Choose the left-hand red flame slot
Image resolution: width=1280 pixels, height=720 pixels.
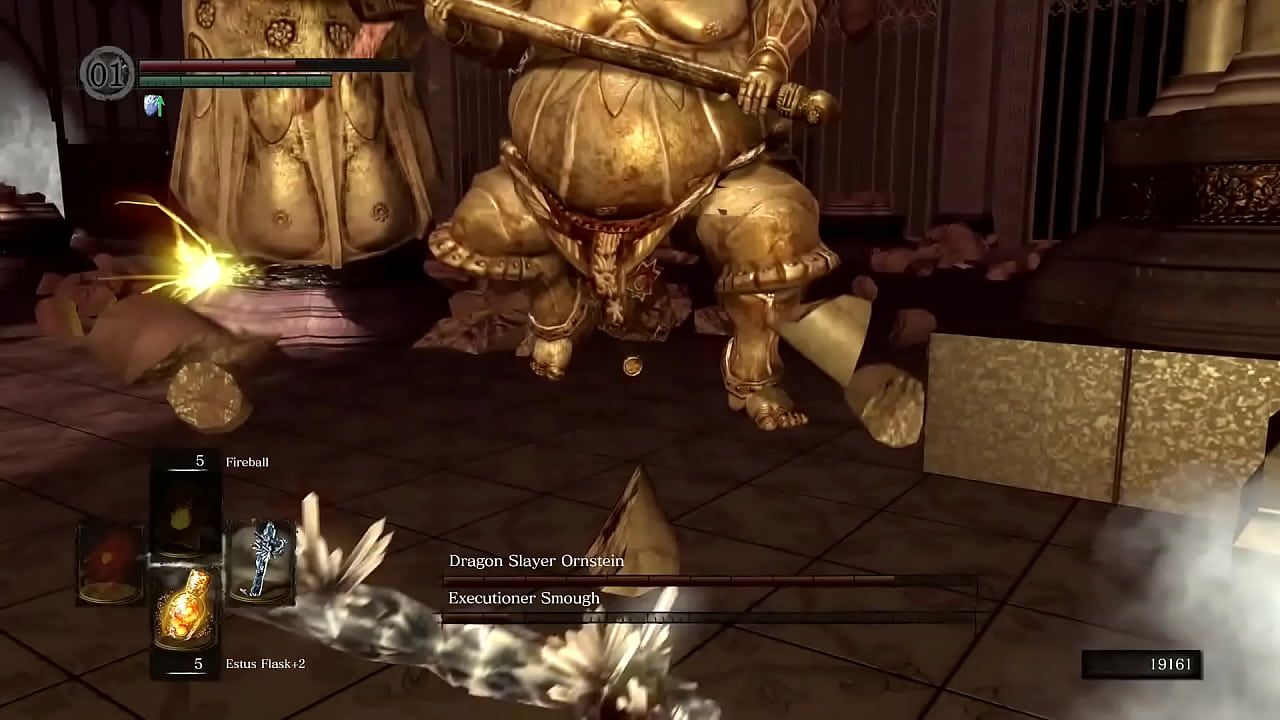[110, 562]
